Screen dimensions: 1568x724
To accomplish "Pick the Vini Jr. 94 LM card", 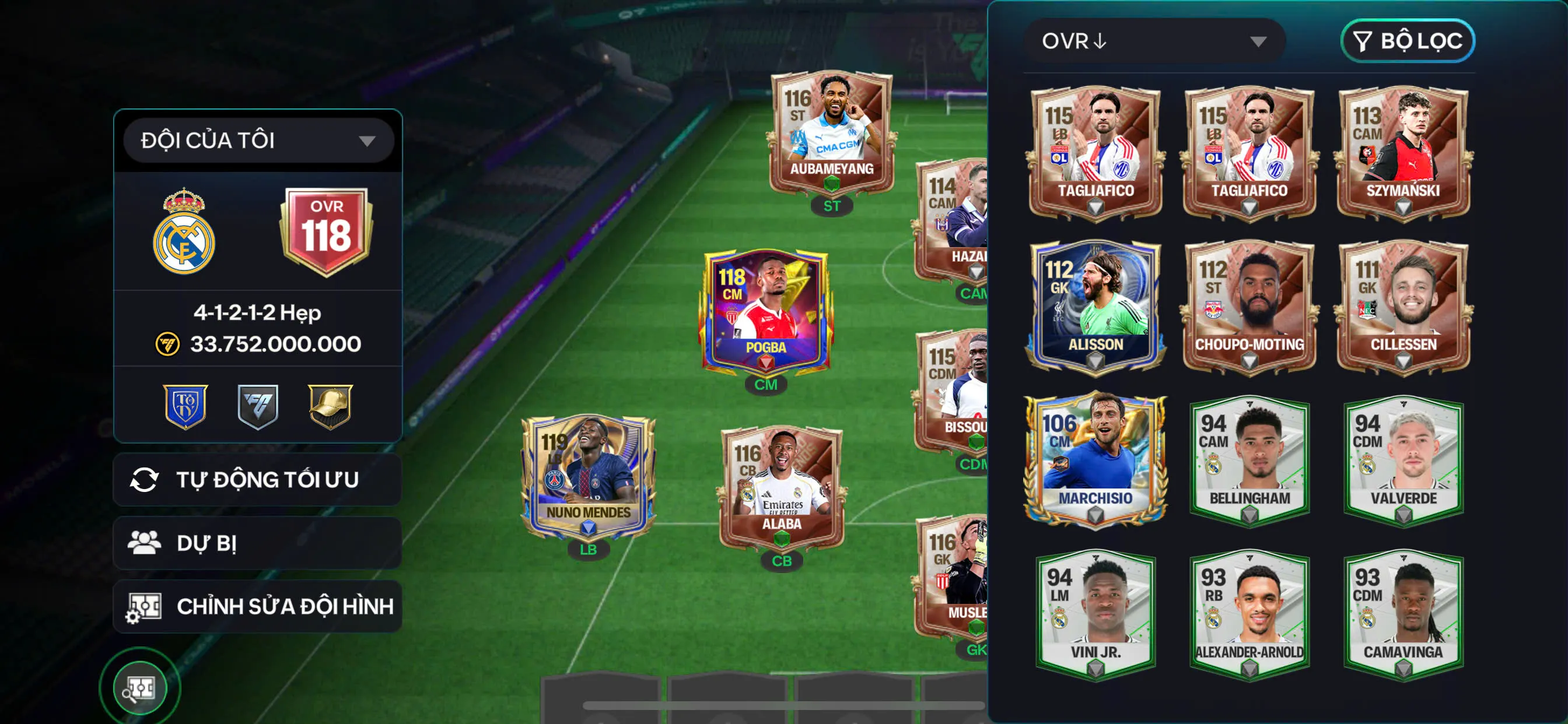I will [1095, 614].
